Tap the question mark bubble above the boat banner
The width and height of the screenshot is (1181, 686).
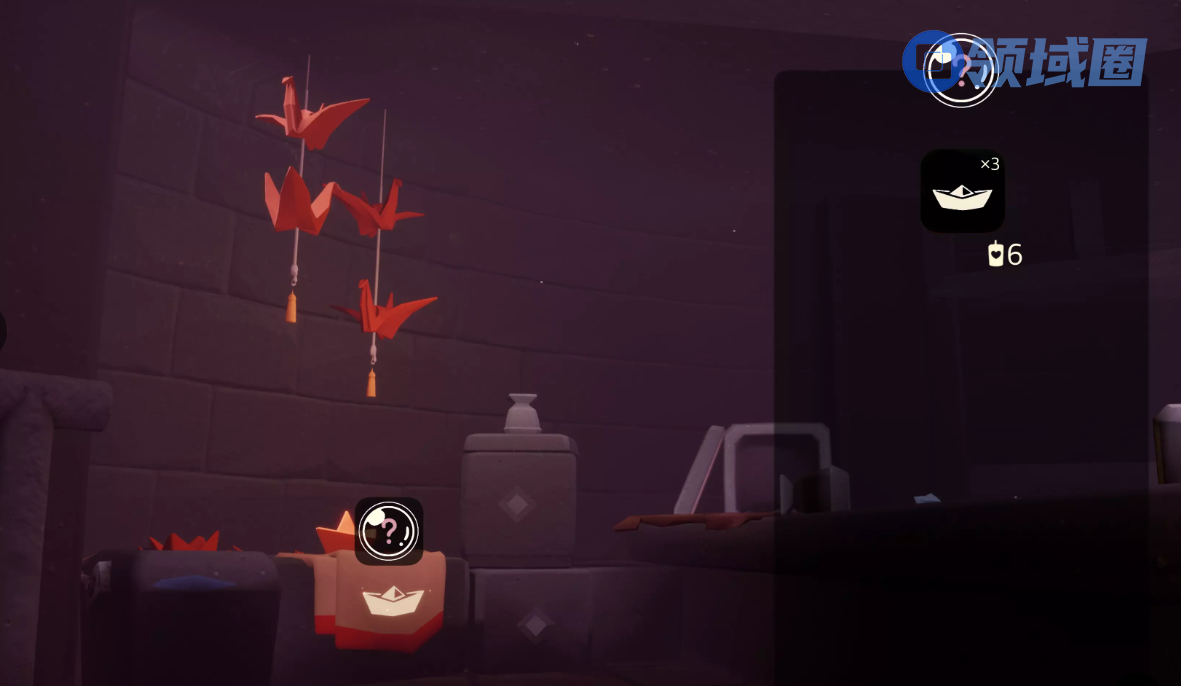click(389, 531)
